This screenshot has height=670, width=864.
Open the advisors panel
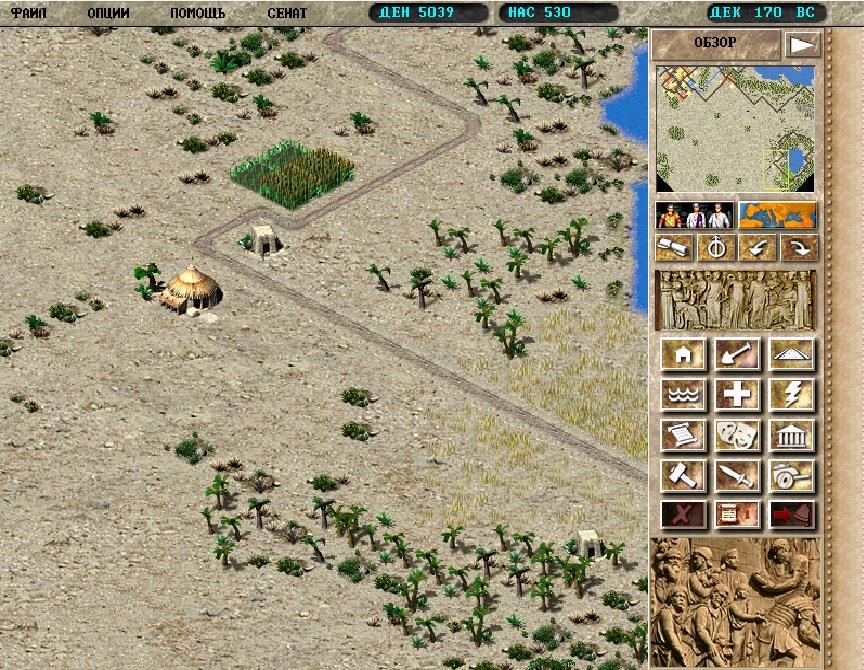pos(695,215)
